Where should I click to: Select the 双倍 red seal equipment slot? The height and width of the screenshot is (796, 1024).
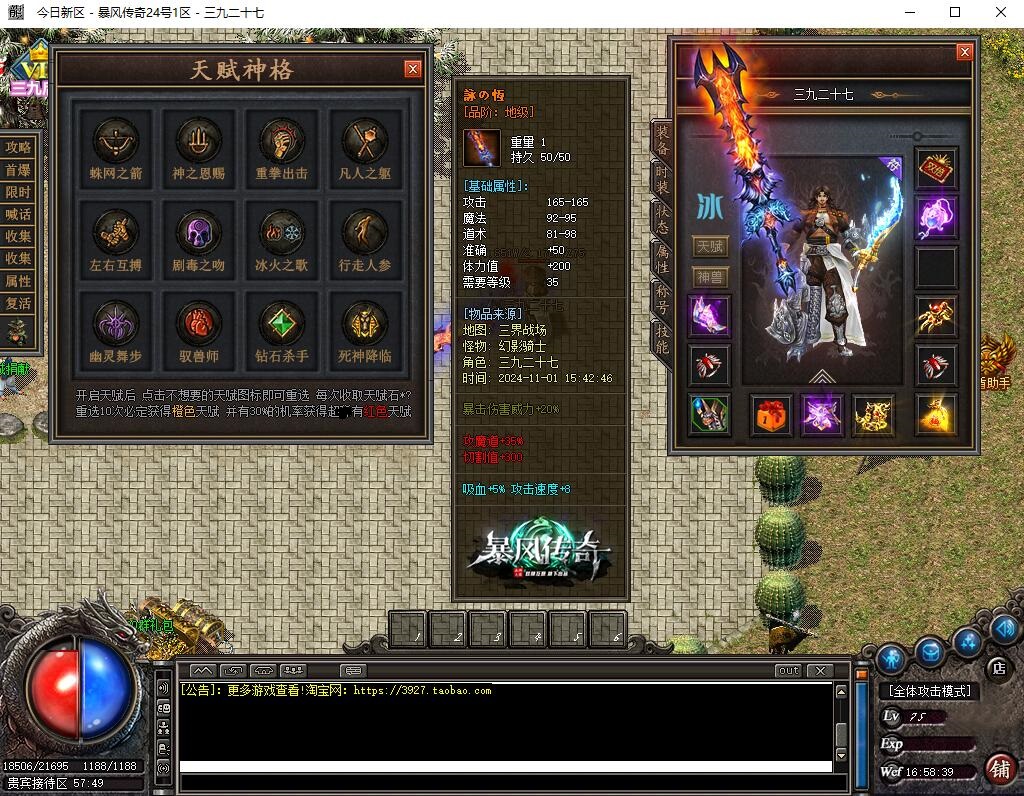pyautogui.click(x=936, y=168)
